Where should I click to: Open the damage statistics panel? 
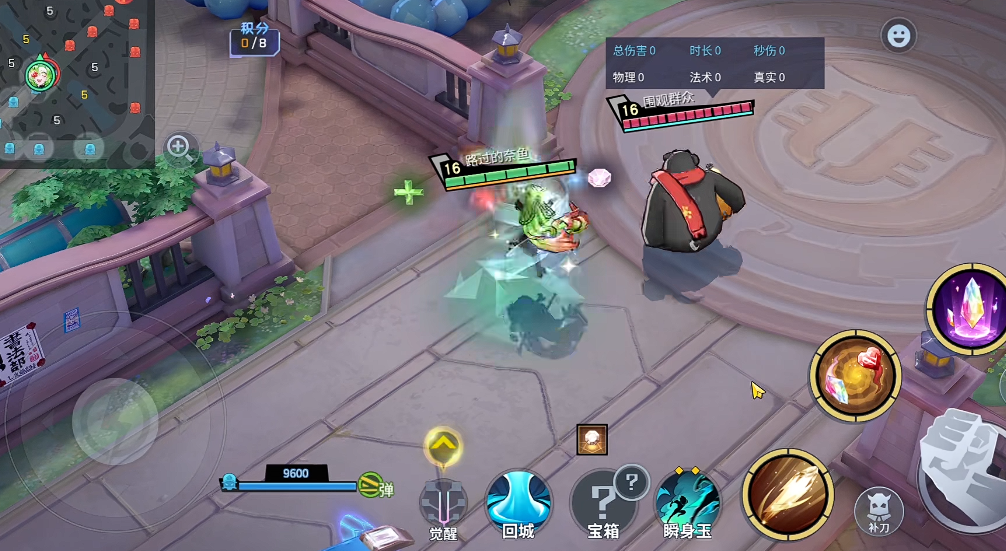pos(714,63)
